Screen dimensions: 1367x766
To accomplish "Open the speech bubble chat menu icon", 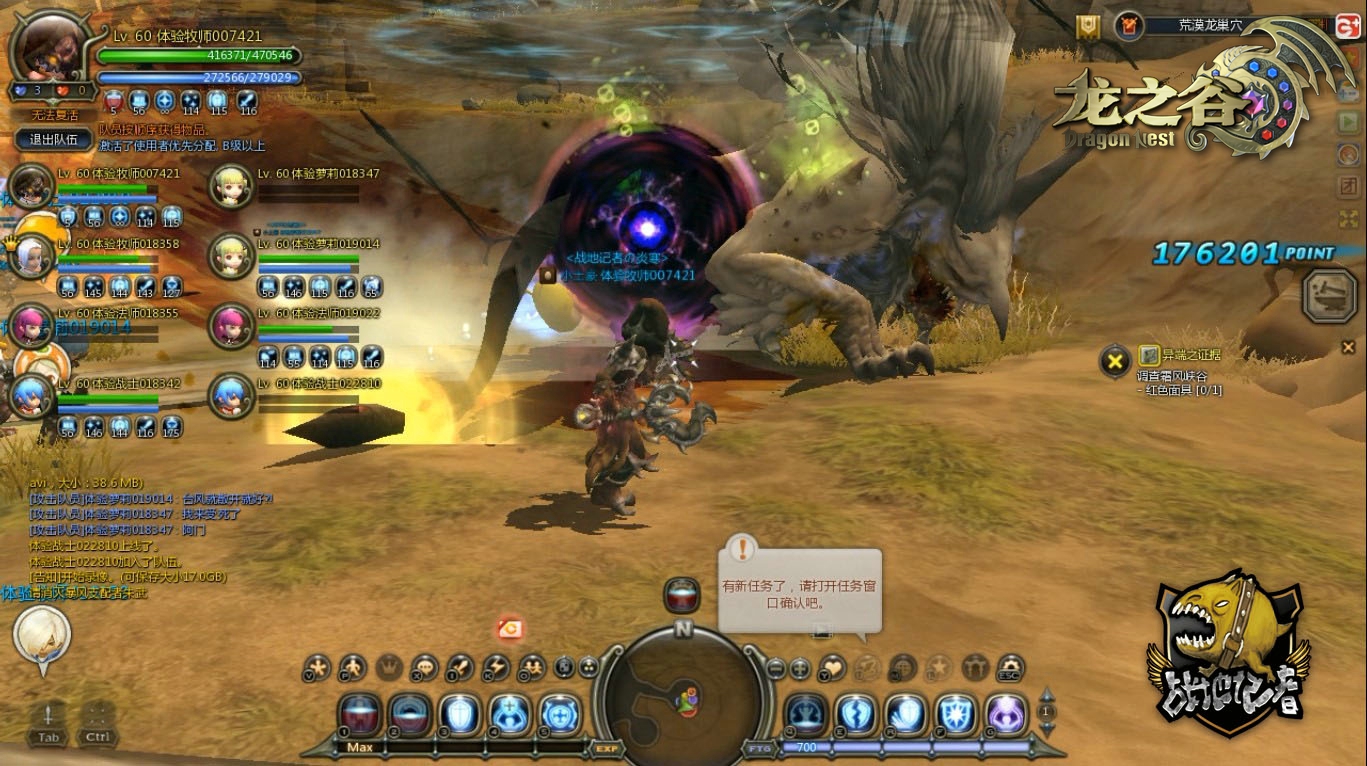I will click(x=425, y=667).
